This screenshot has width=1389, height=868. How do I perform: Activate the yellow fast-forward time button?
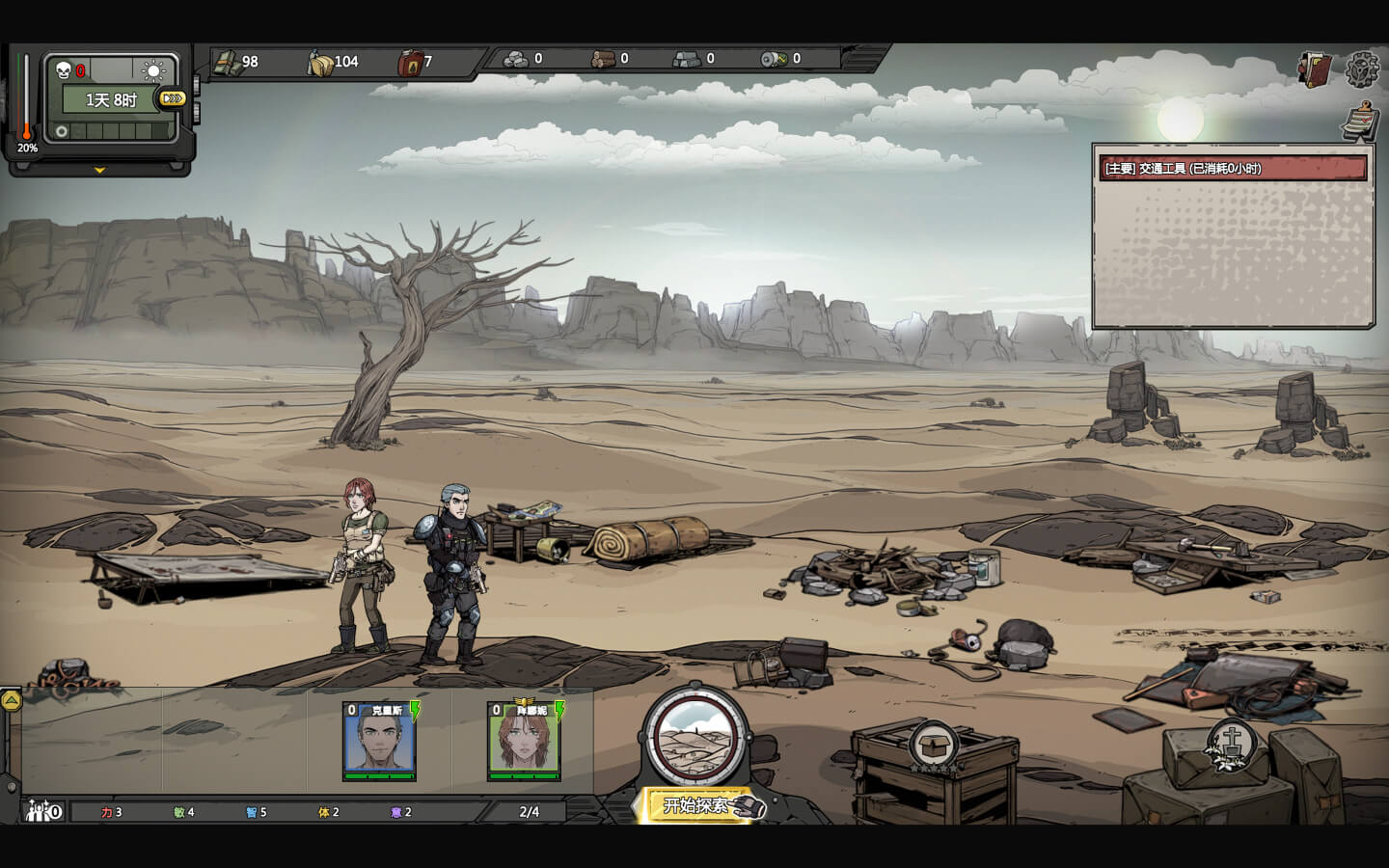[x=173, y=98]
